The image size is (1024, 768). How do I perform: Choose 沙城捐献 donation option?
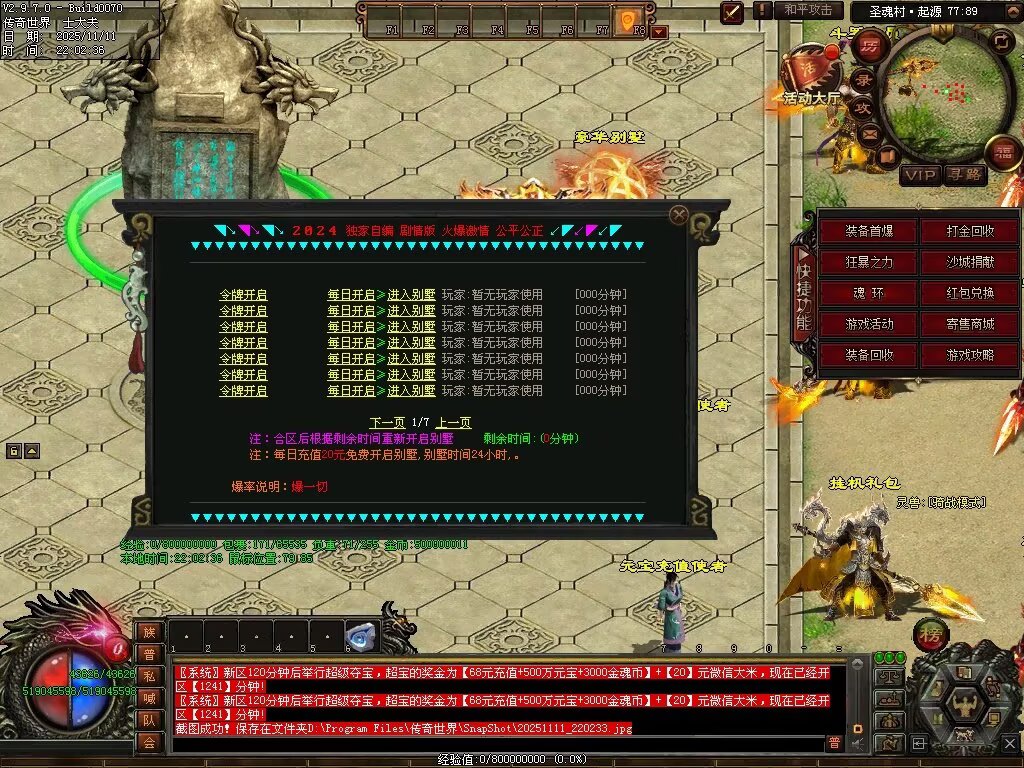click(970, 263)
